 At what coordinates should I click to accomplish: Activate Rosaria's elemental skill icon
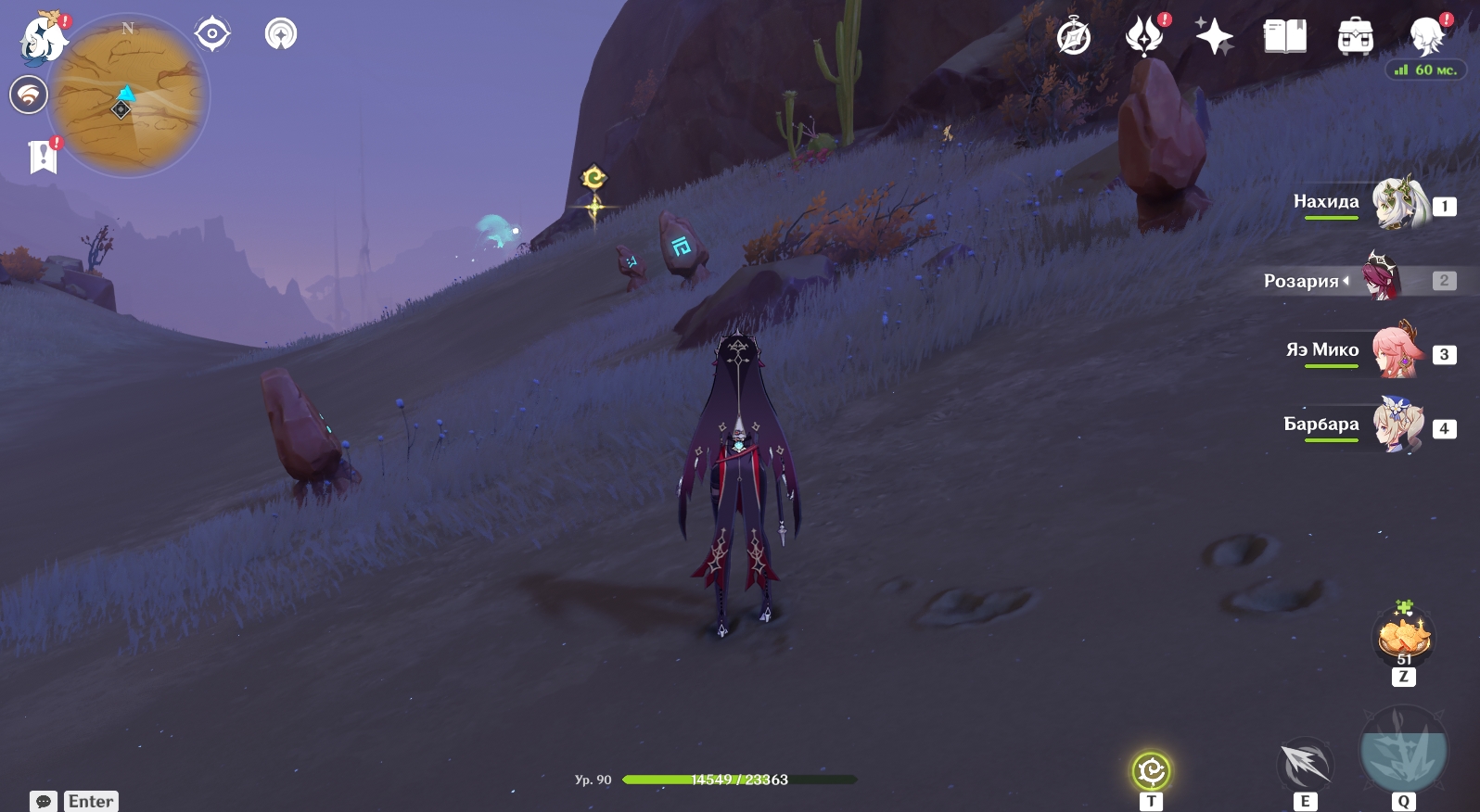[x=1305, y=765]
